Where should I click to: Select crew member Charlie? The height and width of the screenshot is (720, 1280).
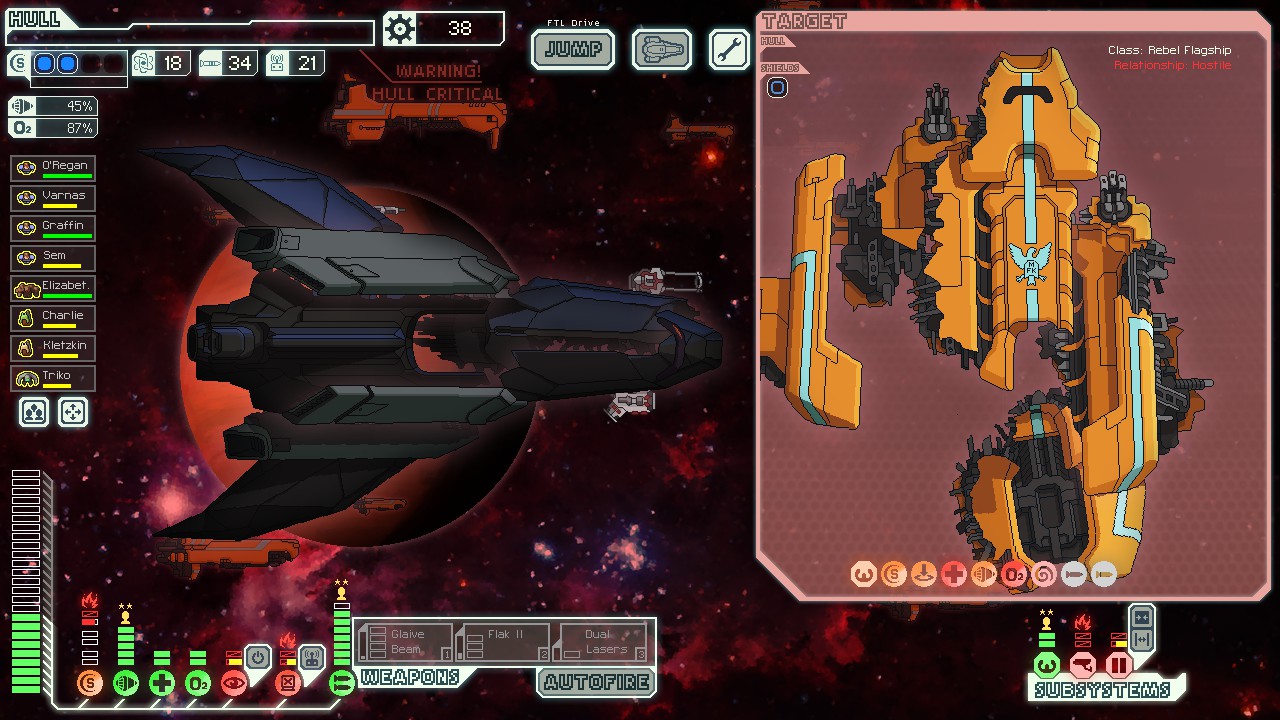click(53, 318)
